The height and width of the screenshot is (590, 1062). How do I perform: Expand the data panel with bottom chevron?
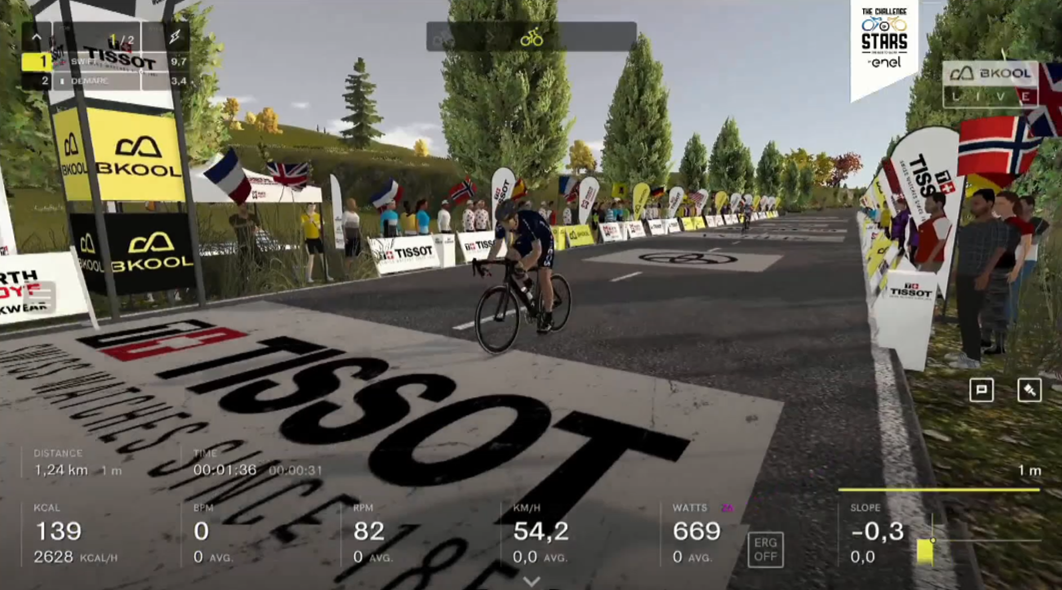point(532,581)
